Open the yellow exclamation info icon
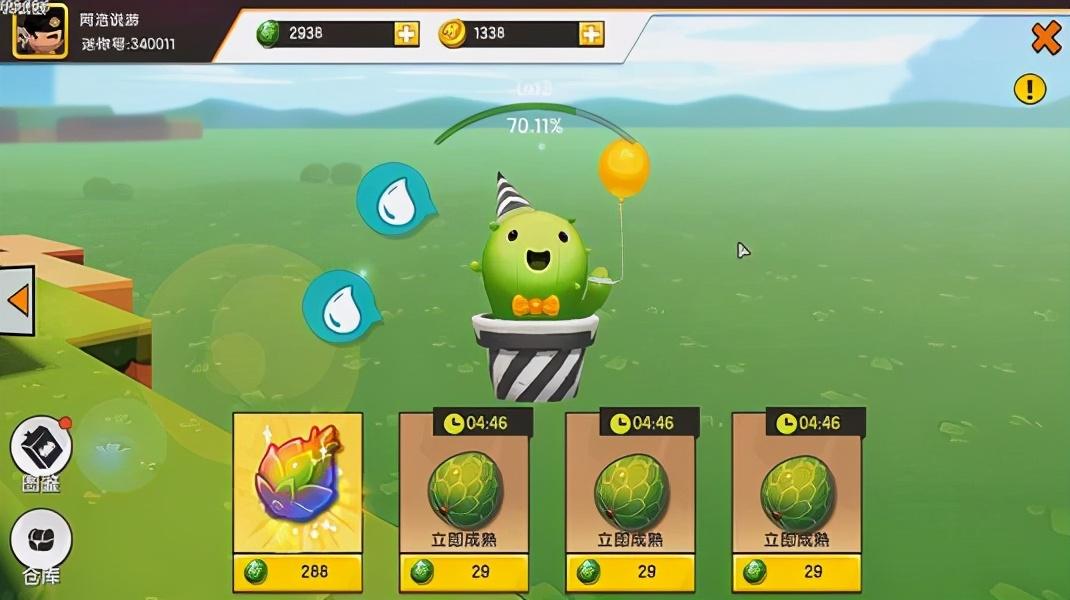The height and width of the screenshot is (600, 1070). (x=1029, y=89)
